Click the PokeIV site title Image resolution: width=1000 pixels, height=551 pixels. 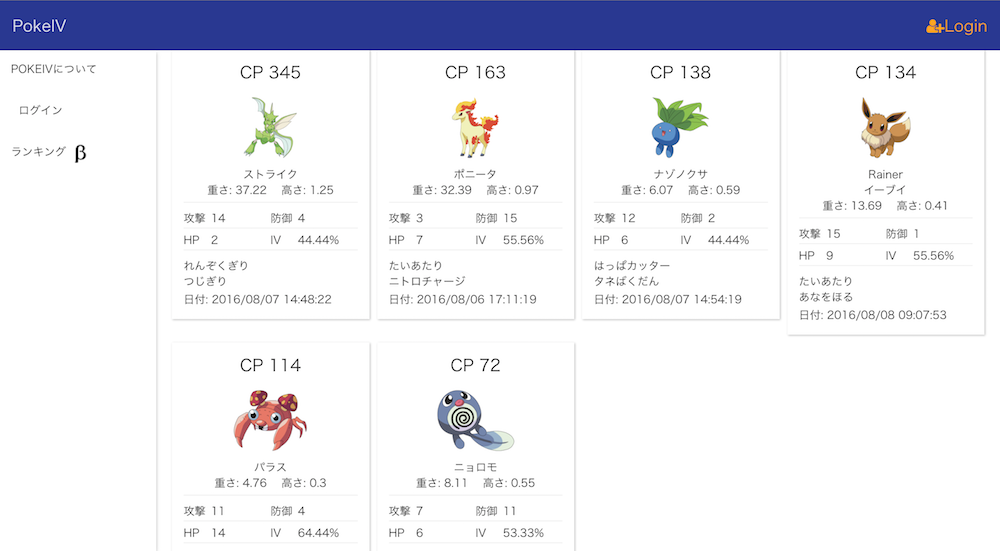(x=40, y=26)
